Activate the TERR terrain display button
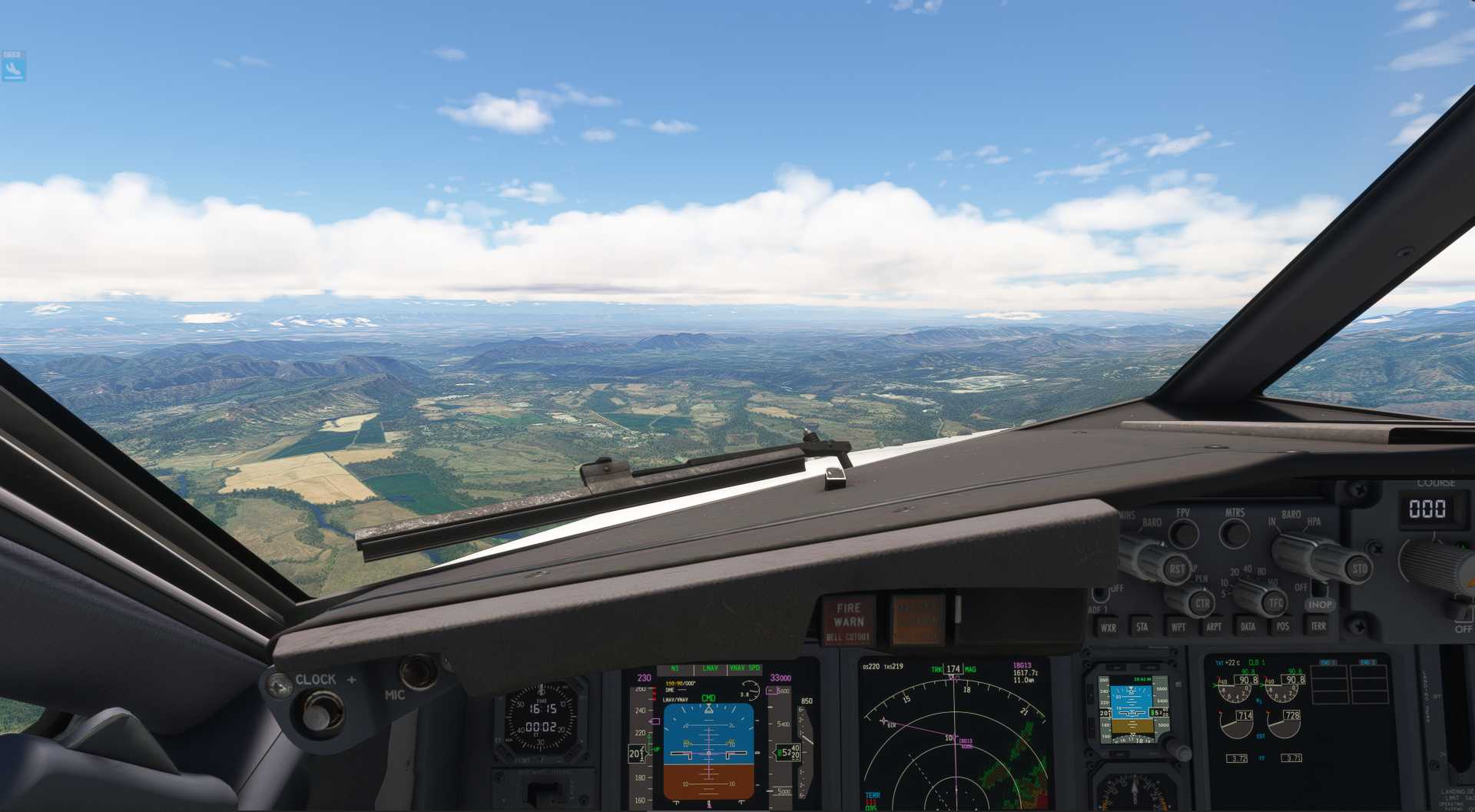The width and height of the screenshot is (1475, 812). pyautogui.click(x=1319, y=627)
